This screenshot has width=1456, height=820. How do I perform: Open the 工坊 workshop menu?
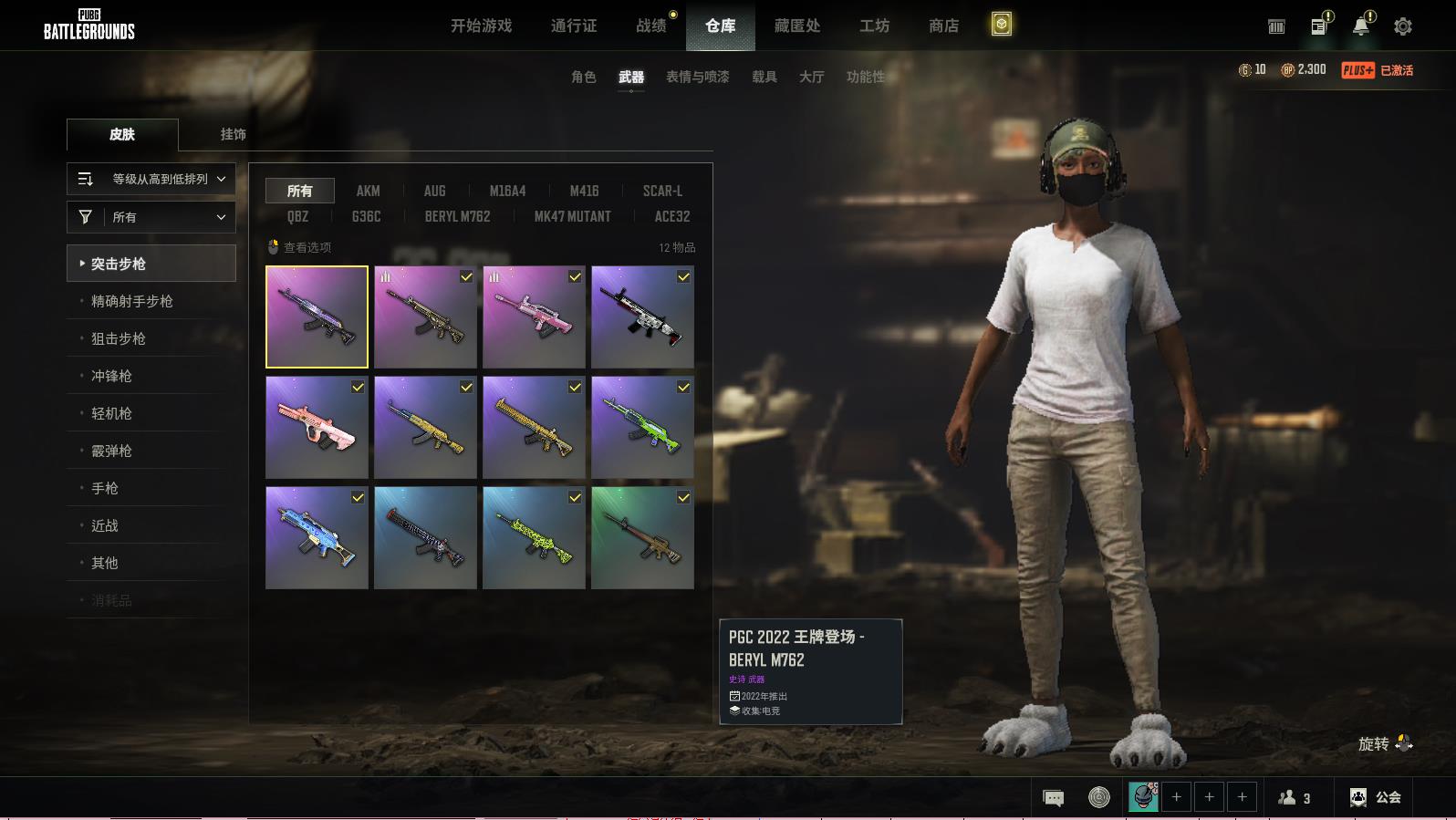(874, 26)
